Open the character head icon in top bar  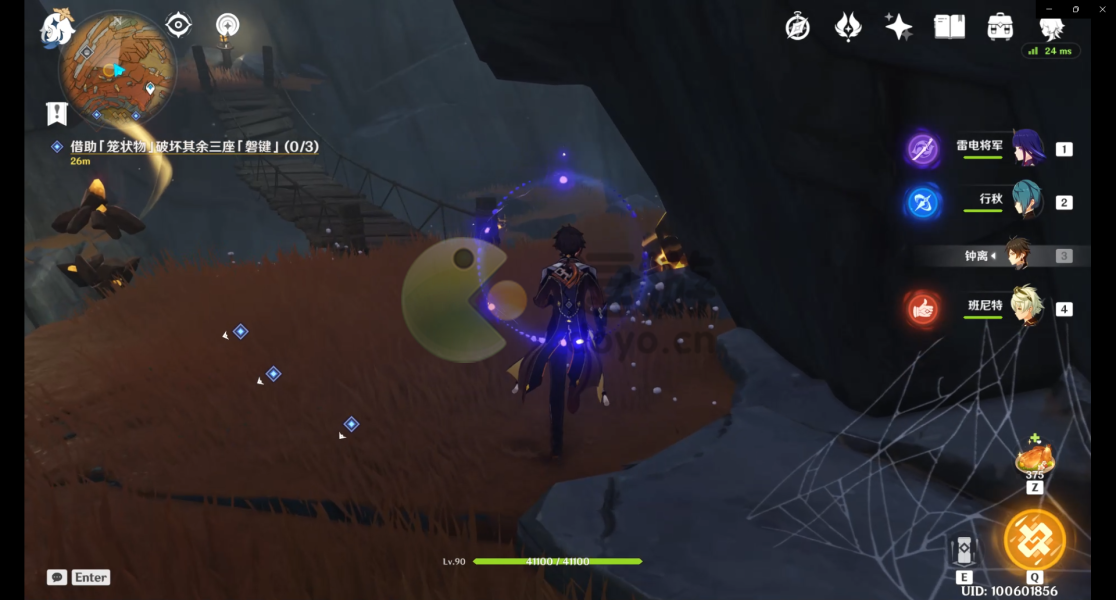click(x=1050, y=27)
